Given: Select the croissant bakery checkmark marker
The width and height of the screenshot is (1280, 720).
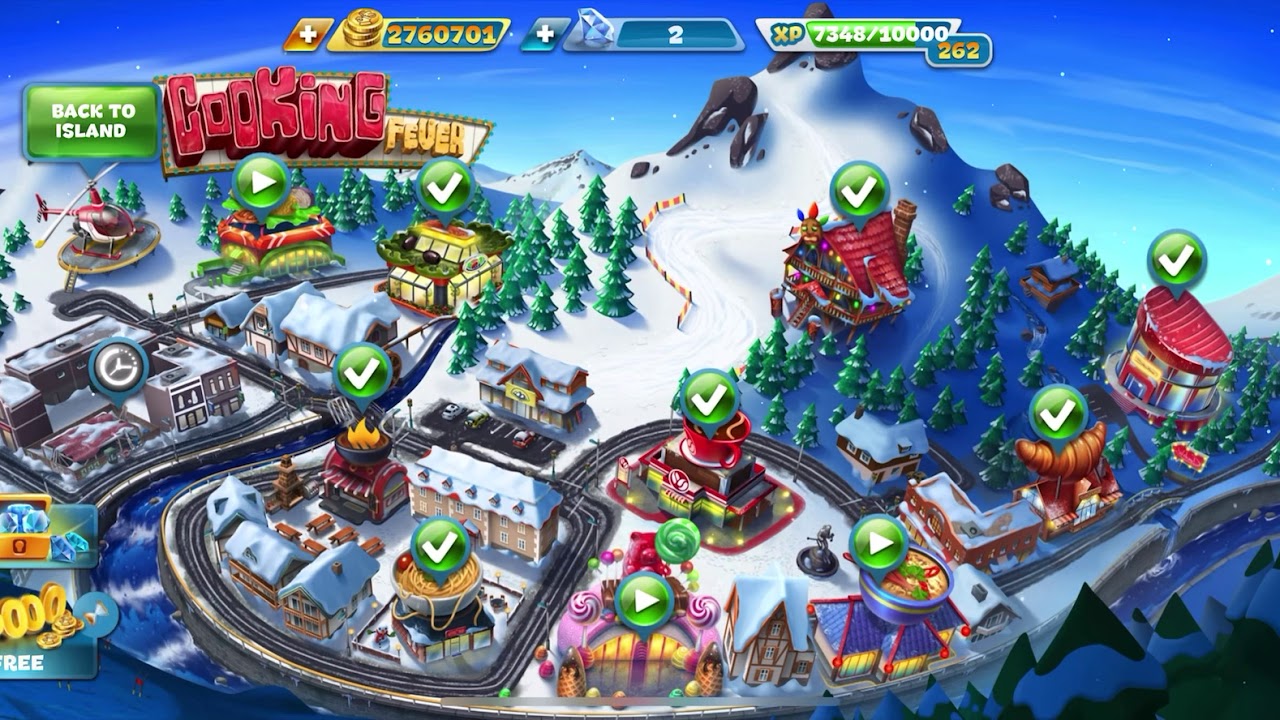Looking at the screenshot, I should click(1057, 413).
